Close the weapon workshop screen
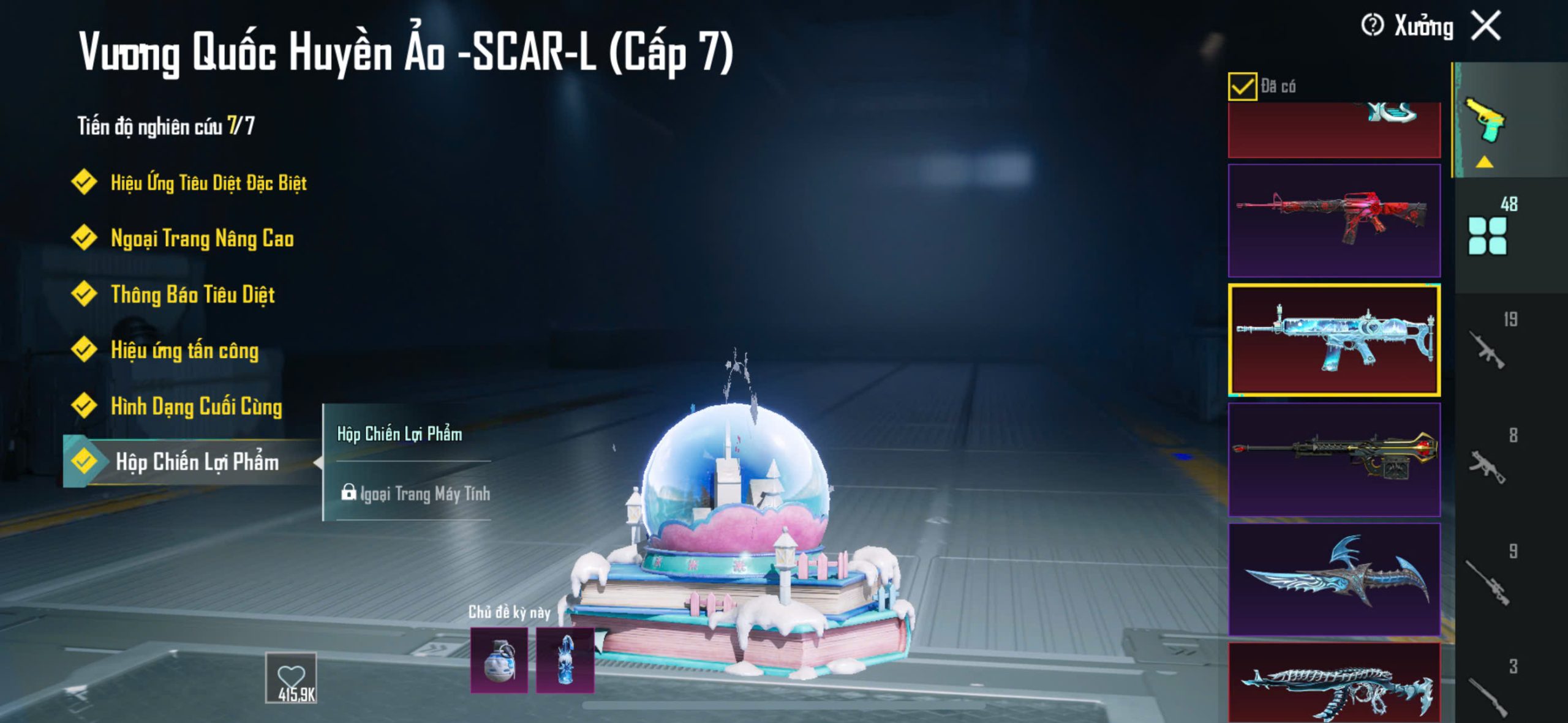The width and height of the screenshot is (1568, 723). (1487, 26)
